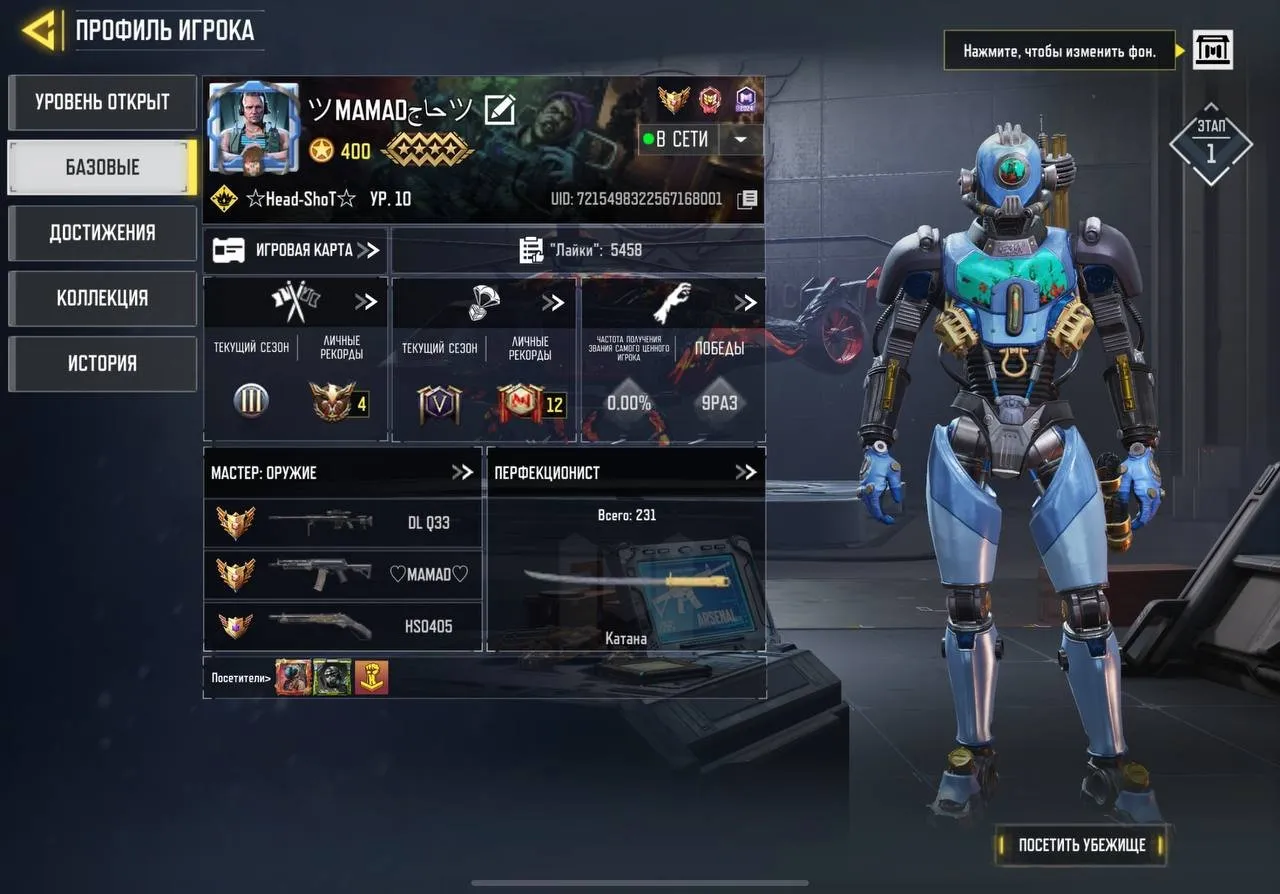Viewport: 1280px width, 894px height.
Task: Switch to the Достижения tab
Action: point(101,233)
